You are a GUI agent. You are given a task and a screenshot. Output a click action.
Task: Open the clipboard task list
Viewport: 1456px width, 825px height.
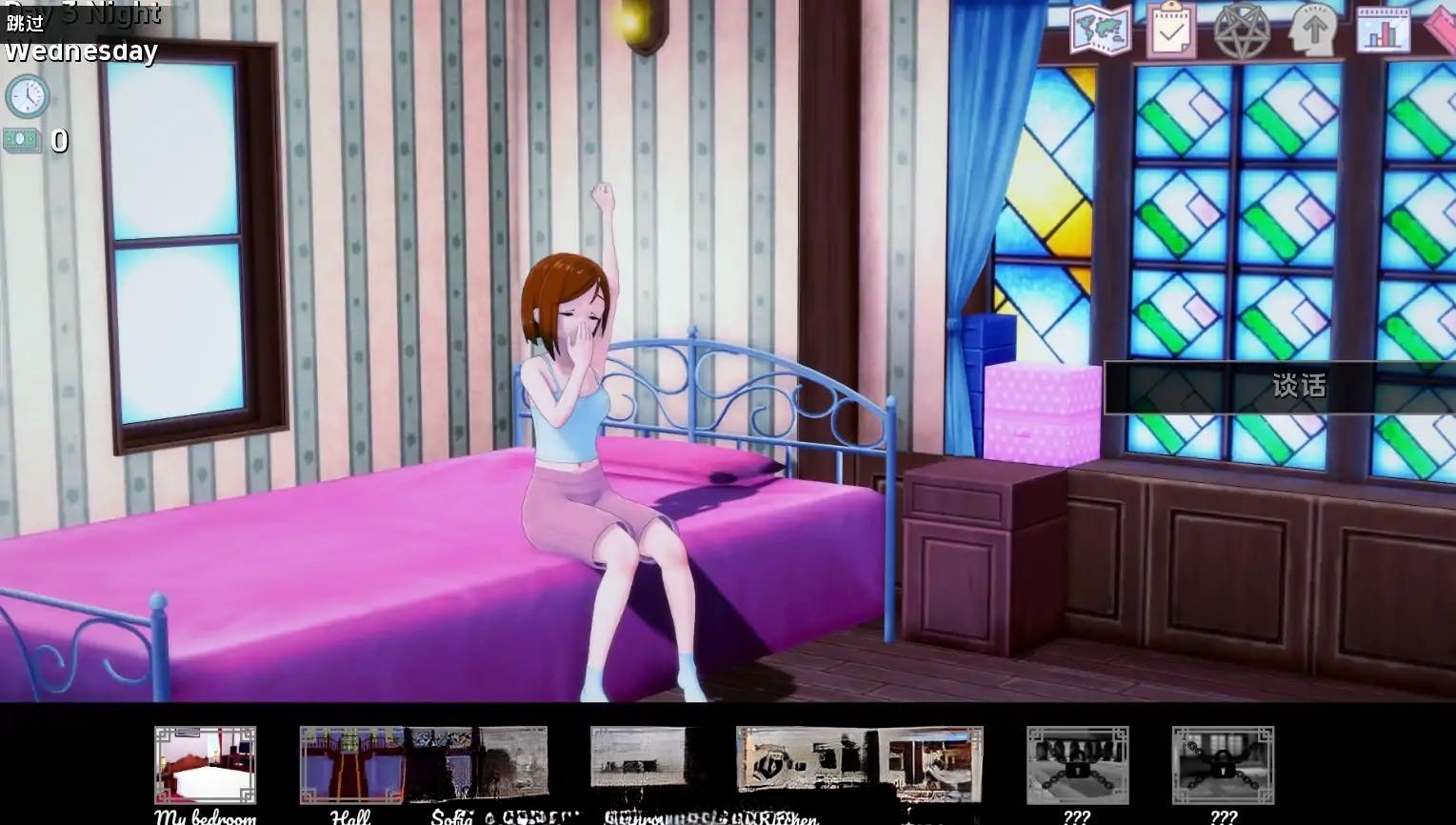1171,30
